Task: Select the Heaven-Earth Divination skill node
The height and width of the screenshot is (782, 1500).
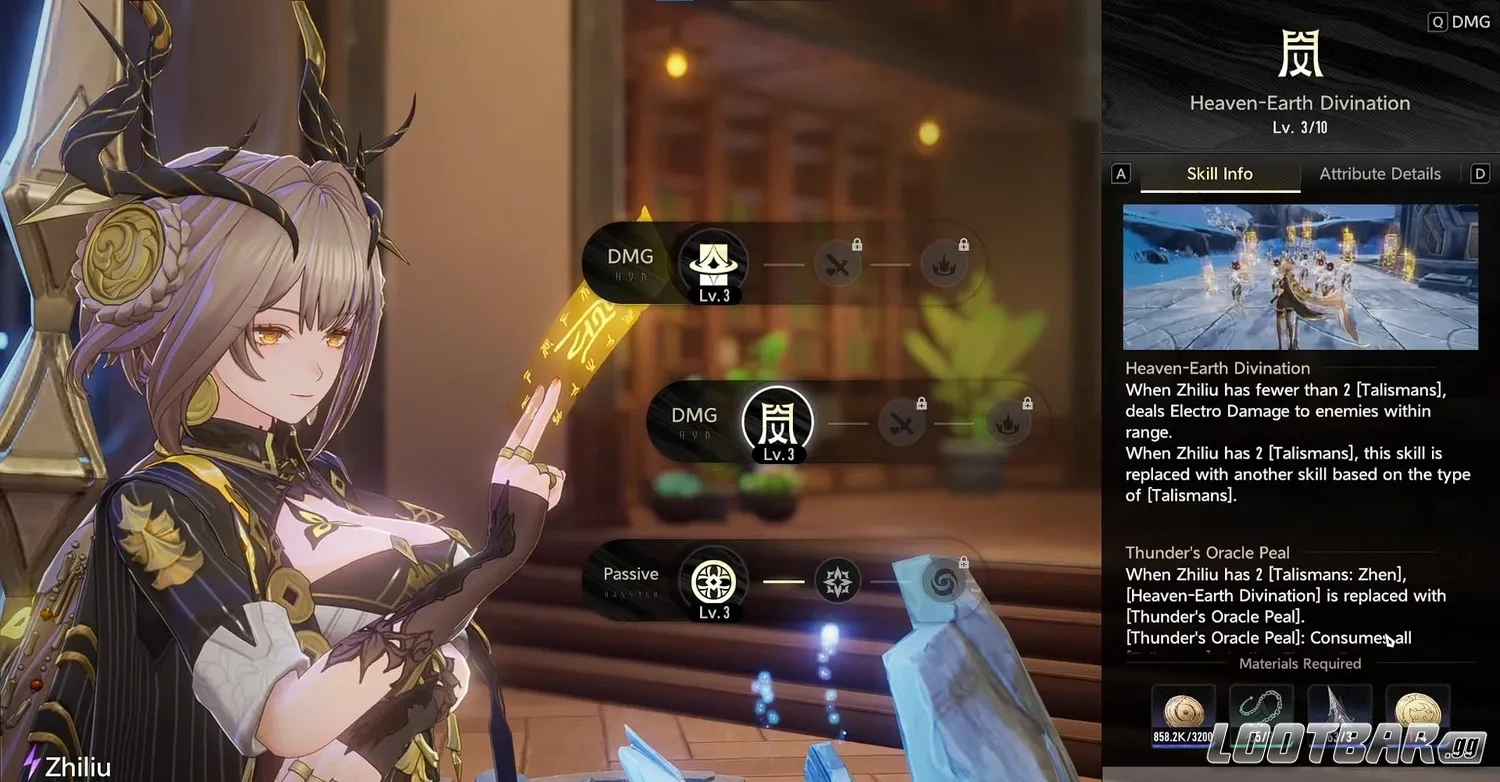Action: (x=777, y=420)
